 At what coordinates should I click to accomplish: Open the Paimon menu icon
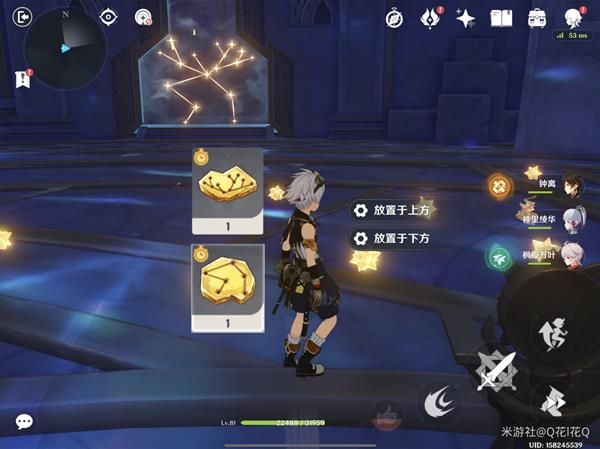[573, 18]
